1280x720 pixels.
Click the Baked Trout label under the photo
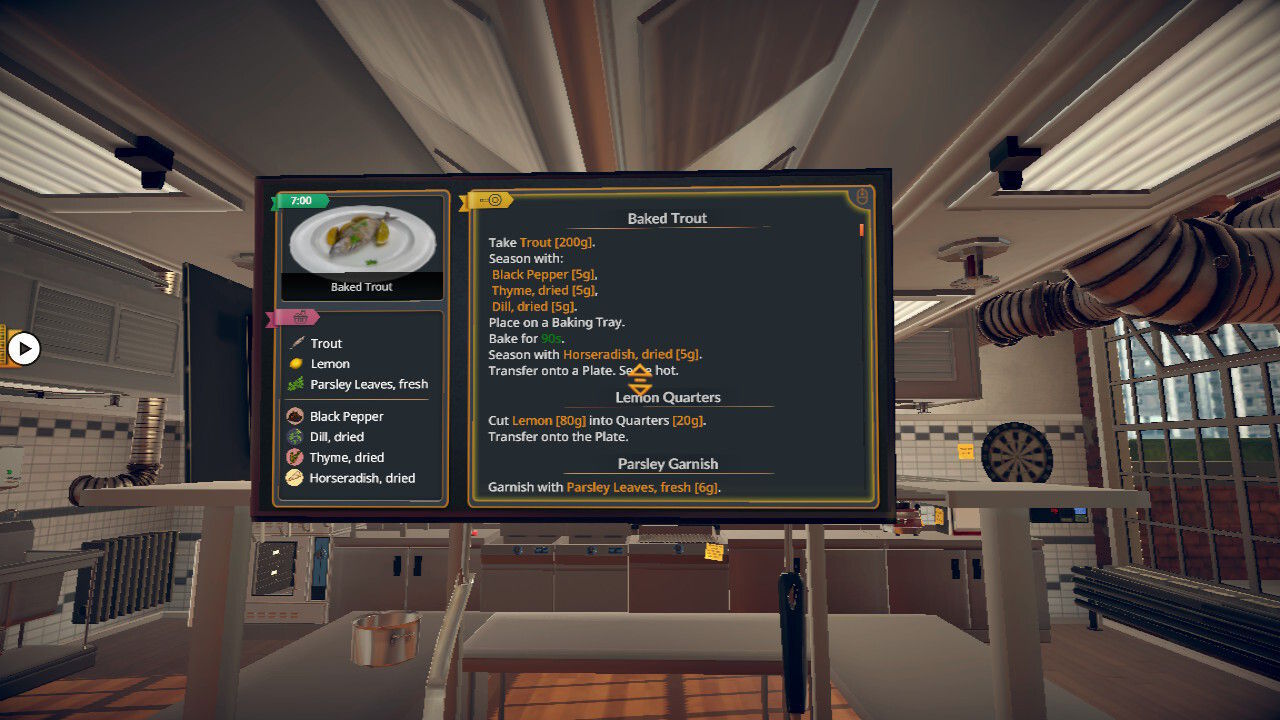360,286
